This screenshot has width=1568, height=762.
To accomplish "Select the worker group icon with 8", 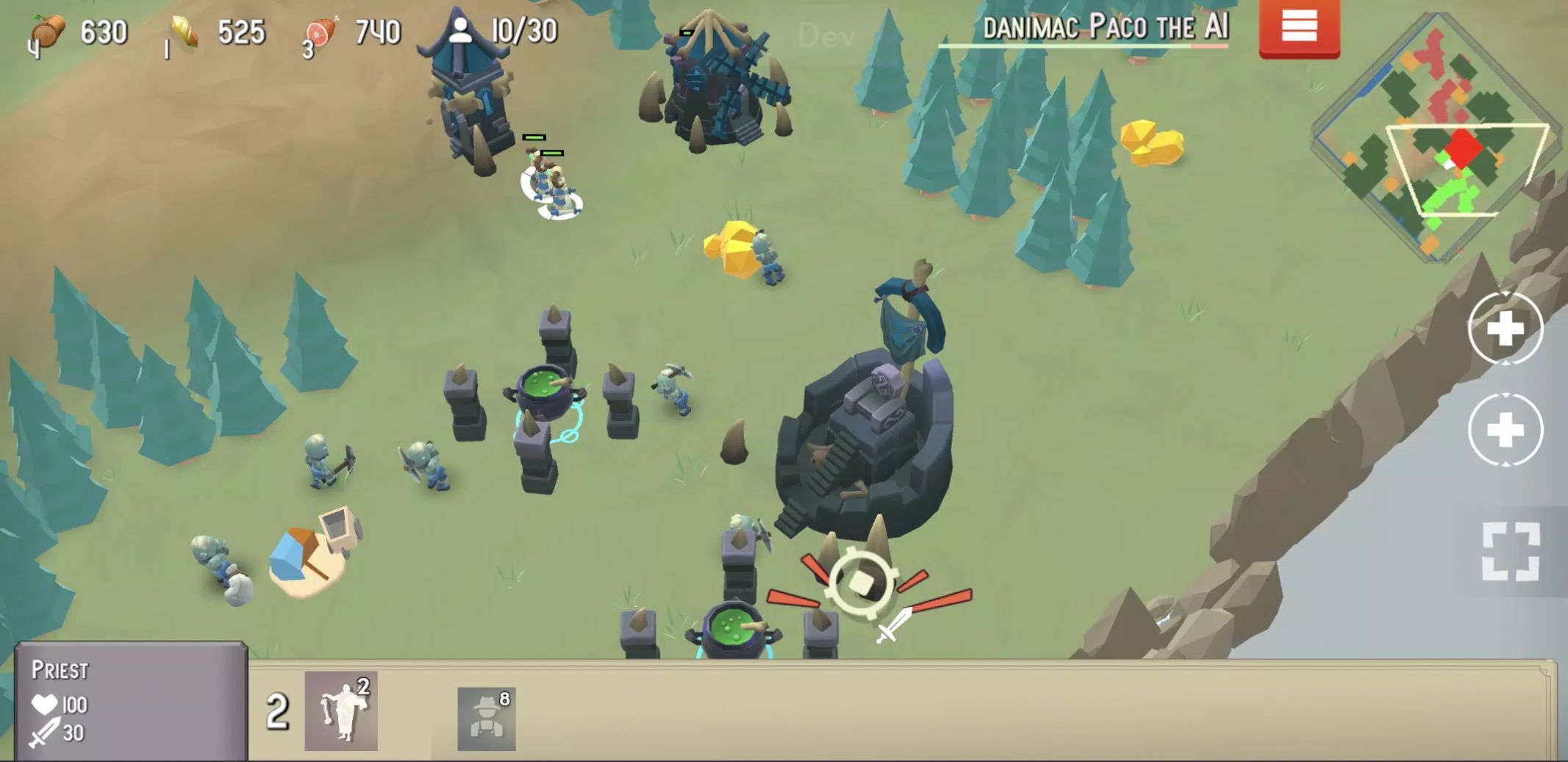I will pos(486,719).
